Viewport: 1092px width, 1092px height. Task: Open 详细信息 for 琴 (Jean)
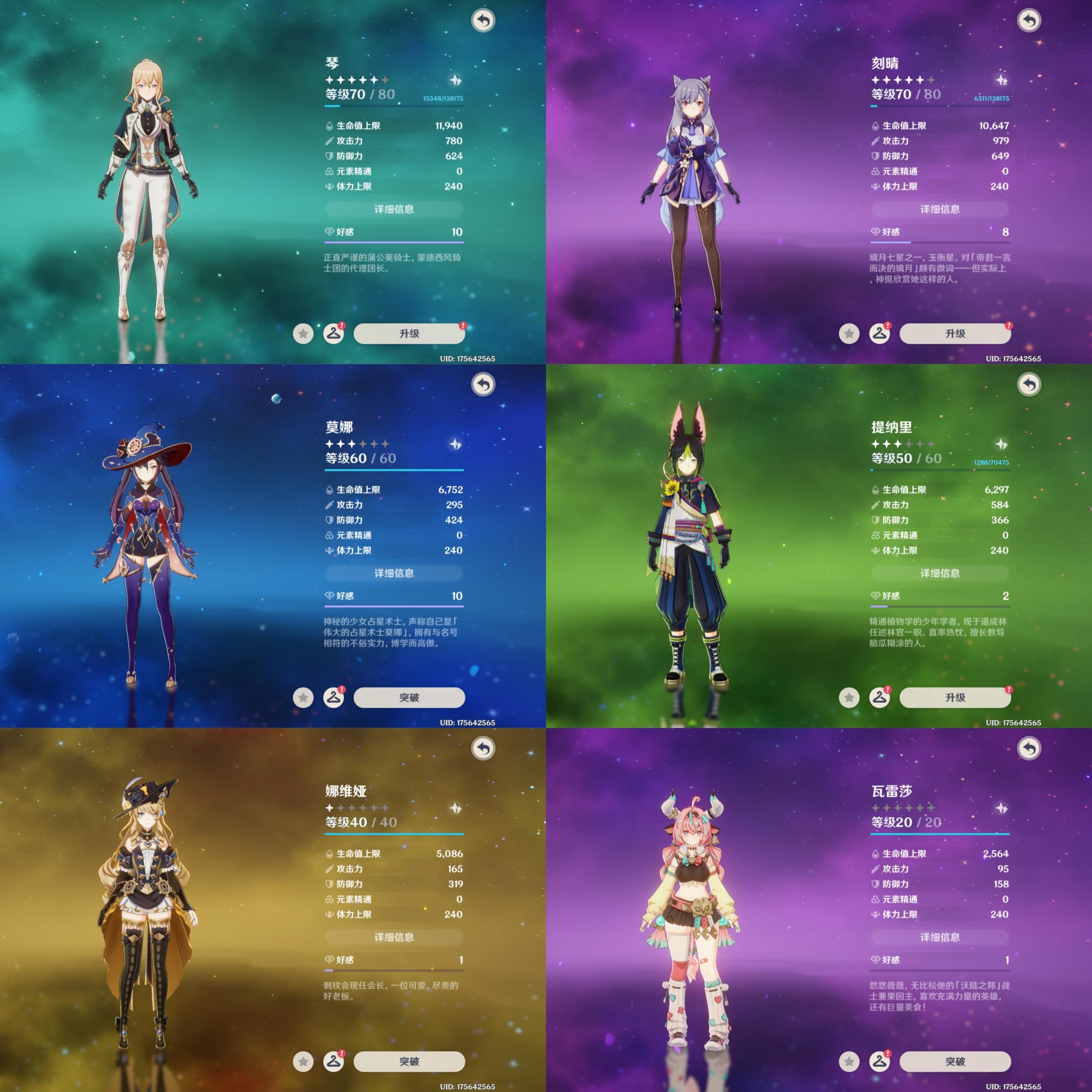pos(394,209)
